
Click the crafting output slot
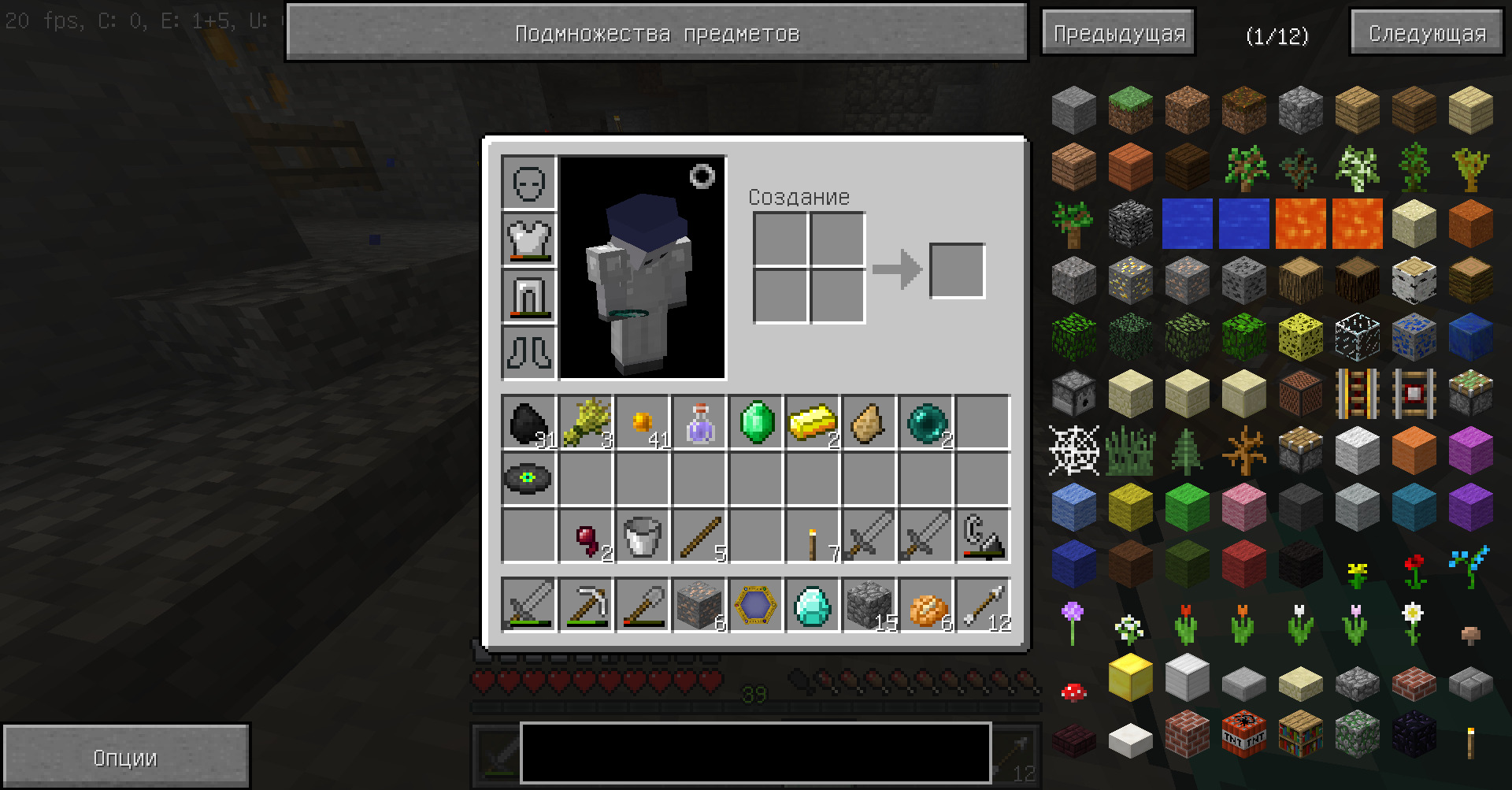click(x=958, y=271)
